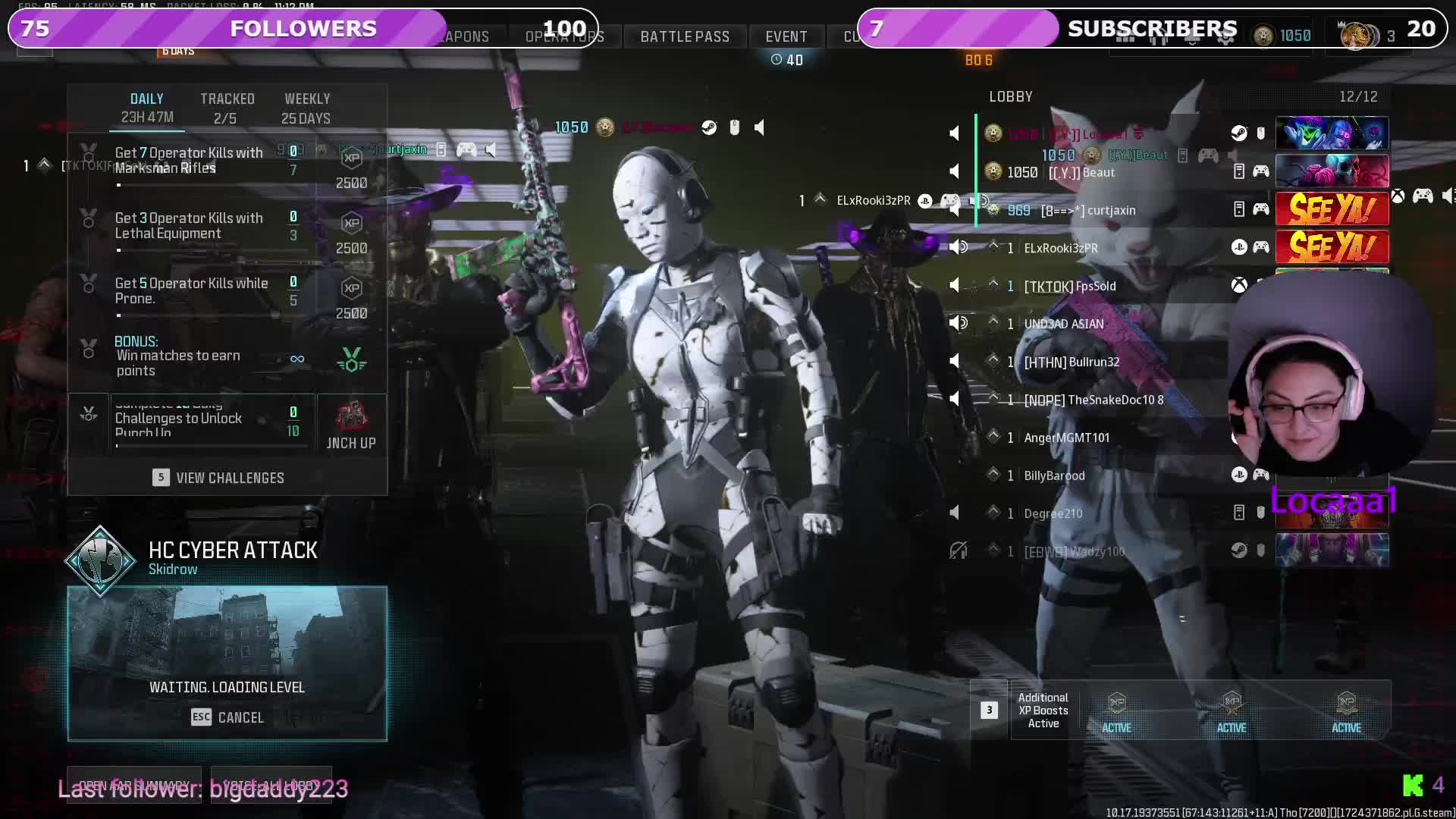Show the Weekly challenges tab

tap(306, 108)
